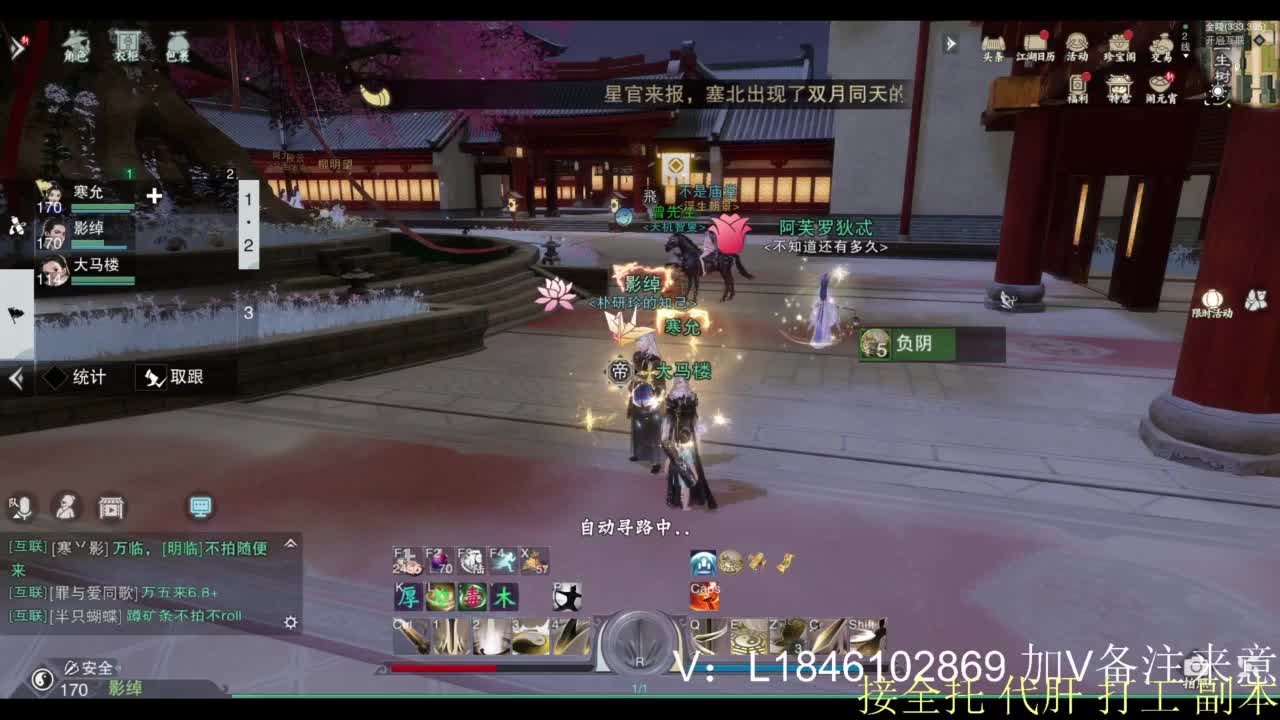Collapse the chat box with the up chevron
Screen dimensions: 1280x720
pyautogui.click(x=290, y=545)
